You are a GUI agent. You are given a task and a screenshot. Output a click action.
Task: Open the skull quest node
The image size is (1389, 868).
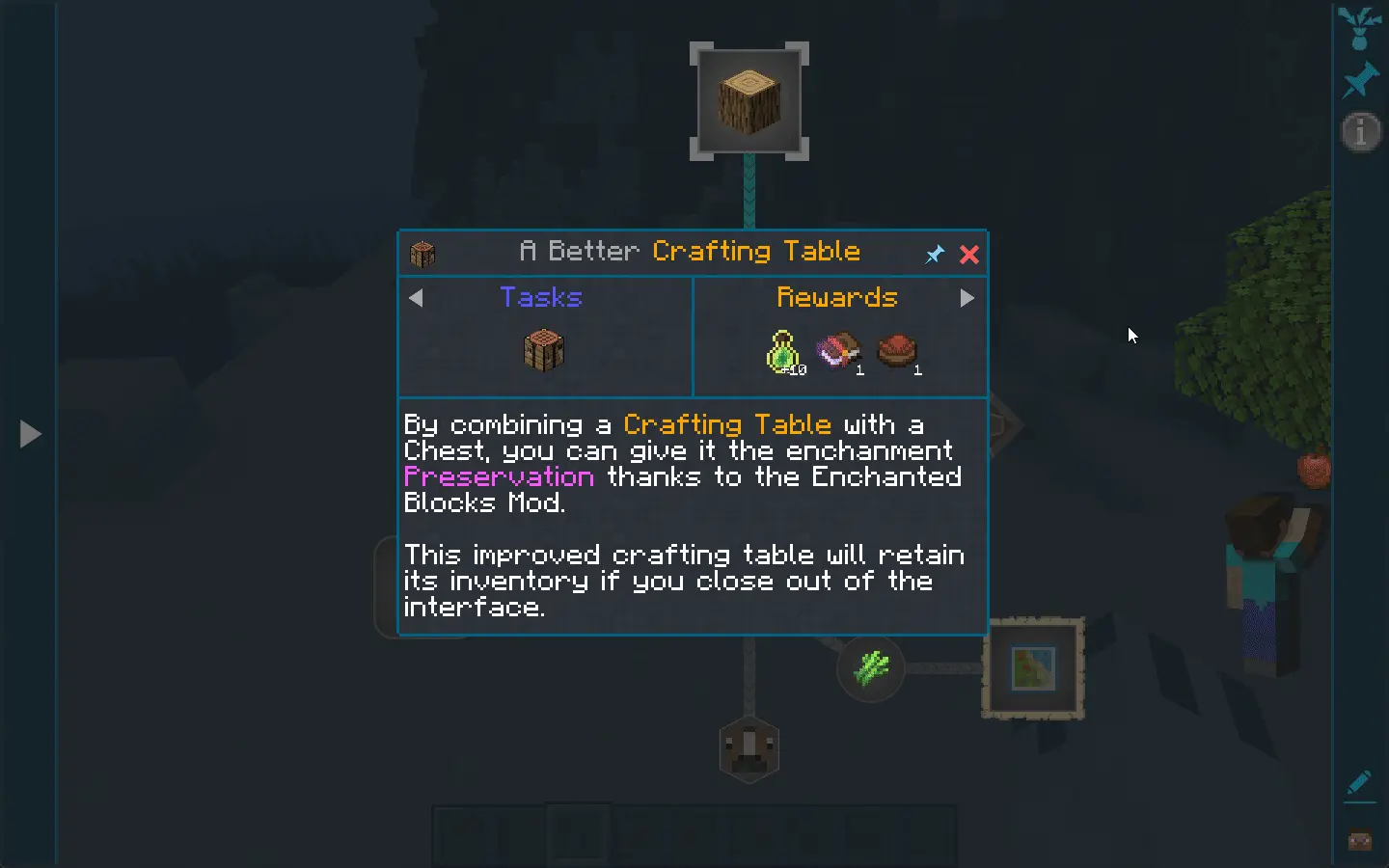point(749,749)
